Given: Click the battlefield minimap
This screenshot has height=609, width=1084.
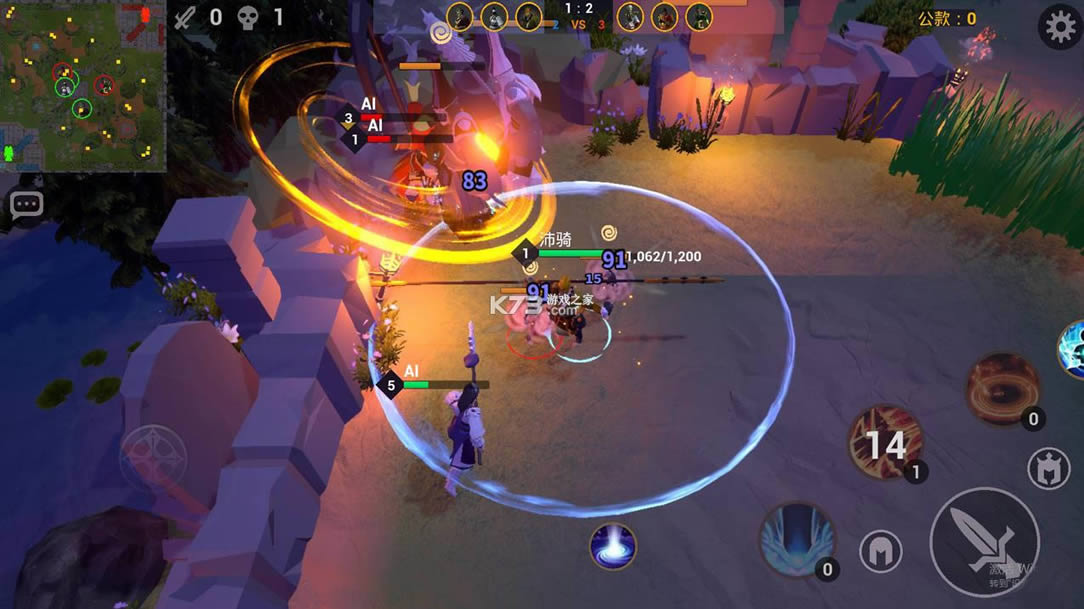Looking at the screenshot, I should [x=83, y=87].
